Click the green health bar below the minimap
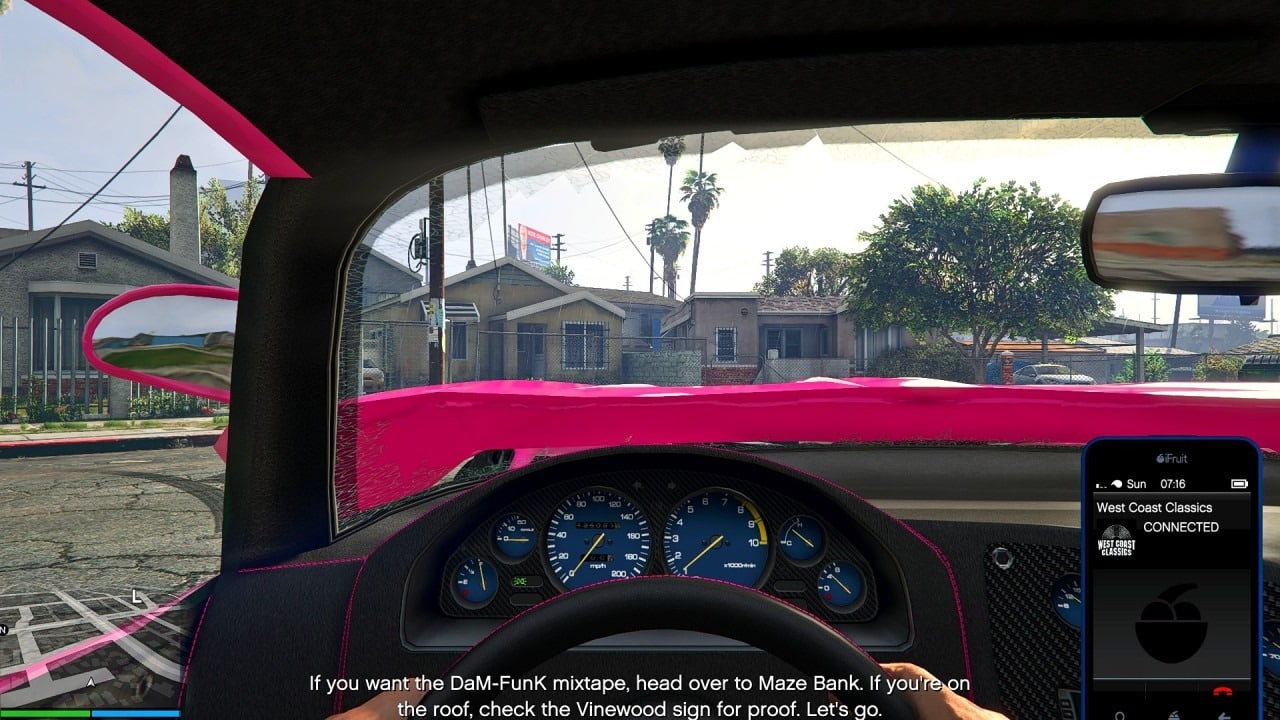 (45, 713)
